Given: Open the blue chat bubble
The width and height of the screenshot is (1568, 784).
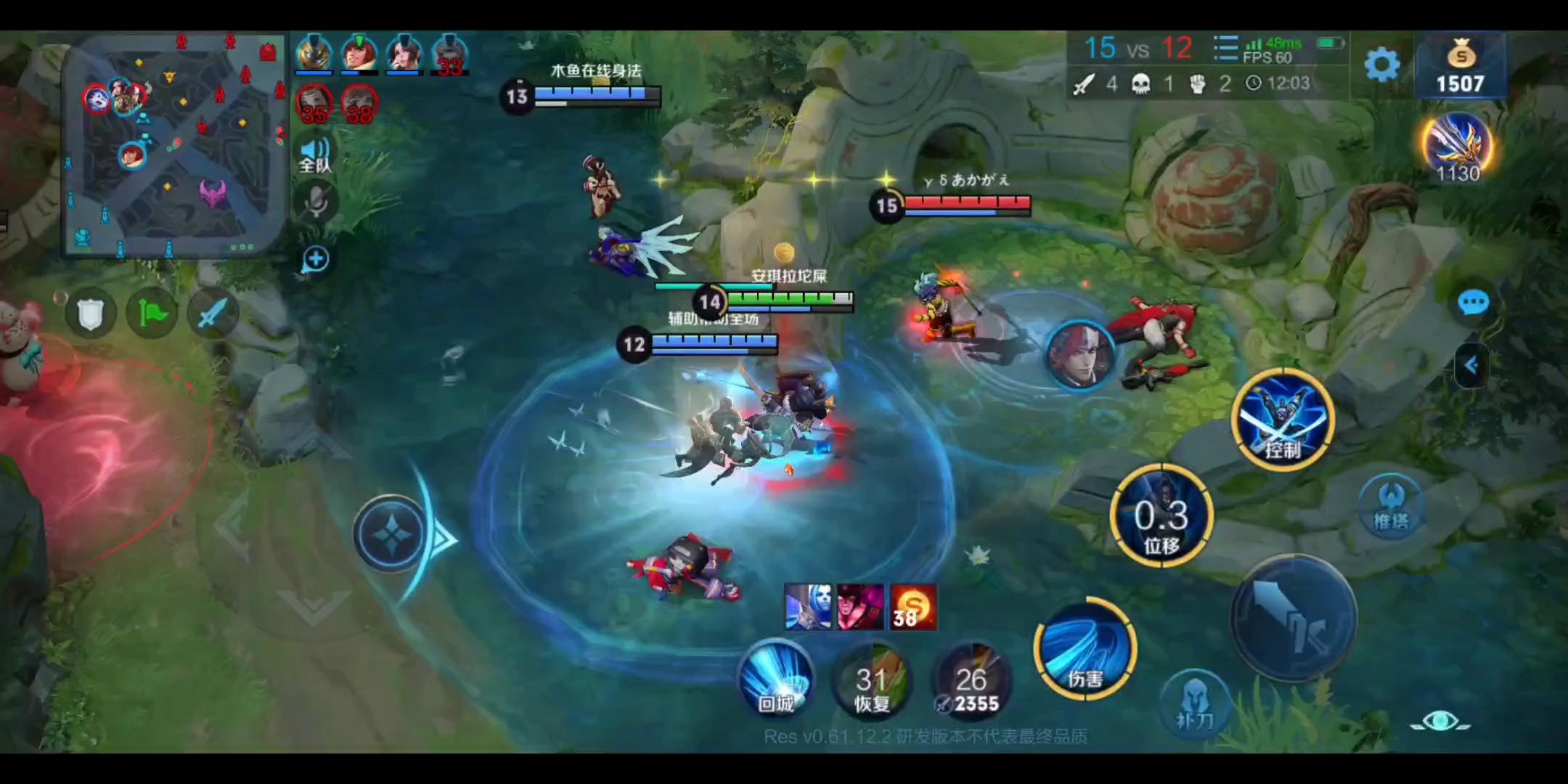Looking at the screenshot, I should click(1473, 302).
